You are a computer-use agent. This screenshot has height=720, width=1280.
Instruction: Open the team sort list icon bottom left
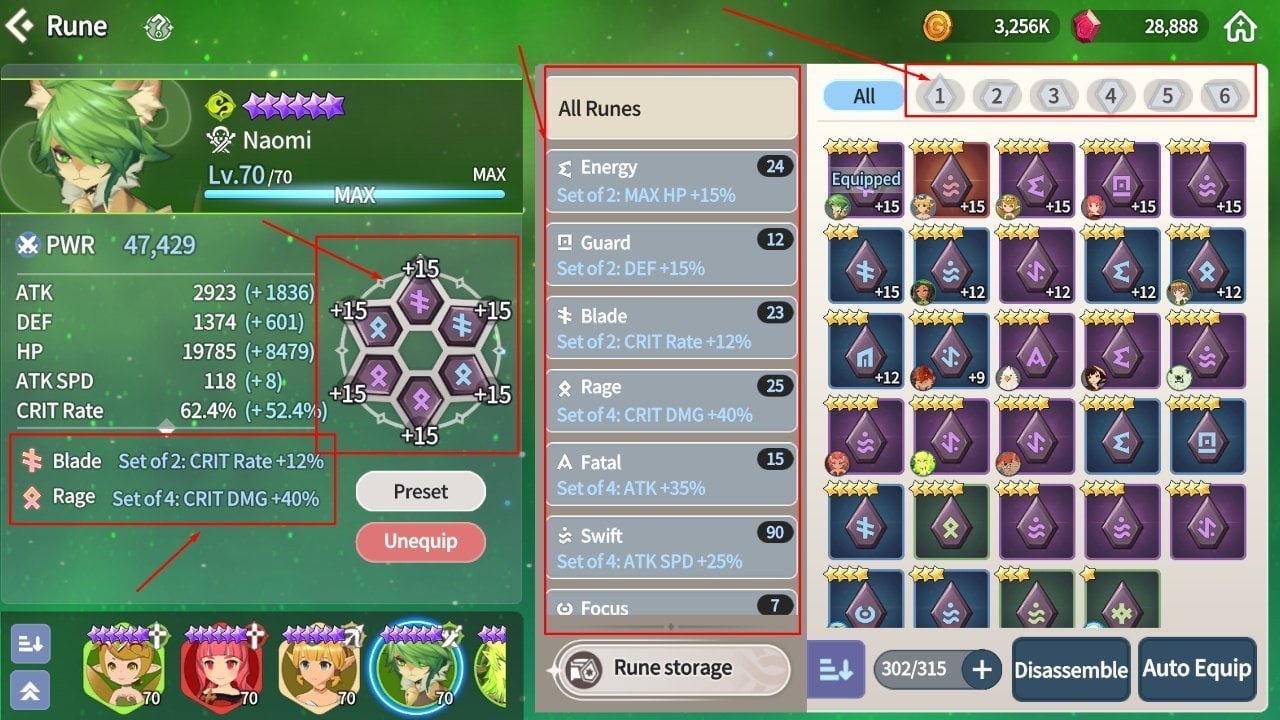29,644
